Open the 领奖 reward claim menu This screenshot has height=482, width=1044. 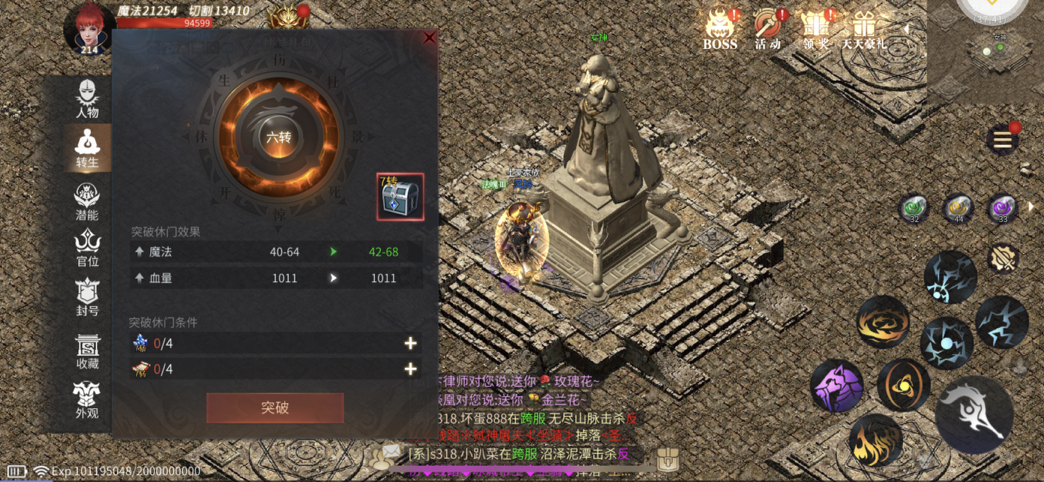pos(816,28)
